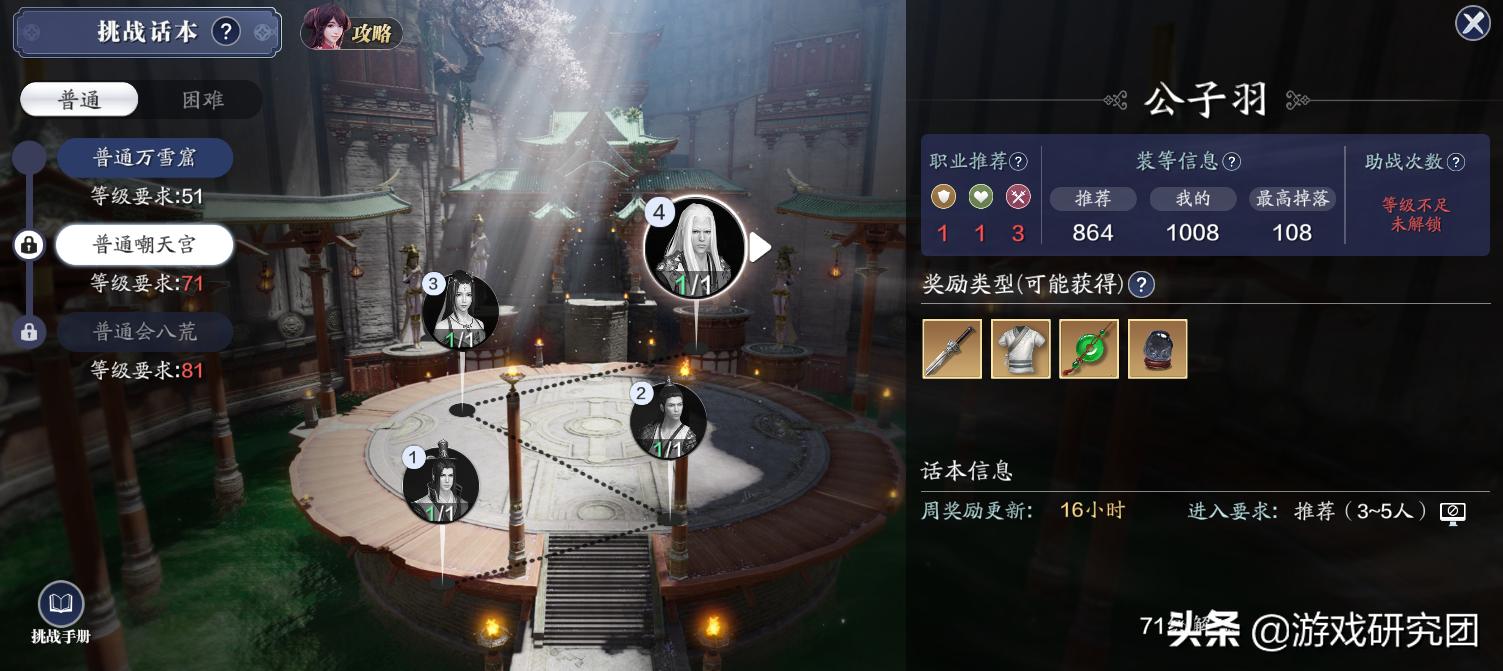Select boss number 1 portrait
1503x671 pixels.
click(441, 487)
